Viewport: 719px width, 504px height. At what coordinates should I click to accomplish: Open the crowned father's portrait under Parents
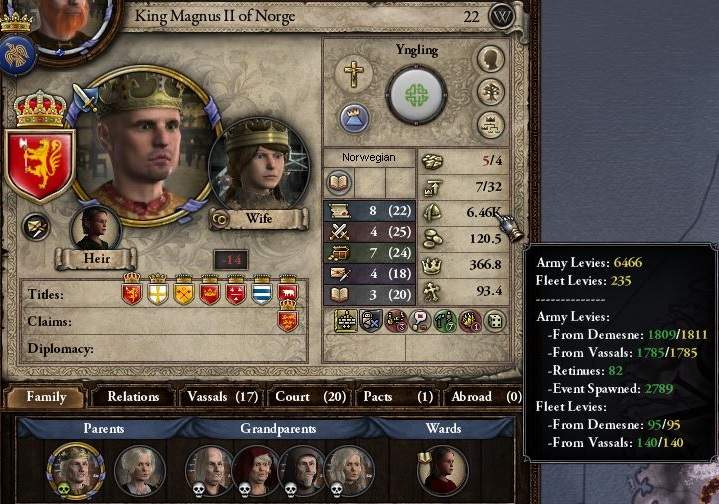point(76,468)
